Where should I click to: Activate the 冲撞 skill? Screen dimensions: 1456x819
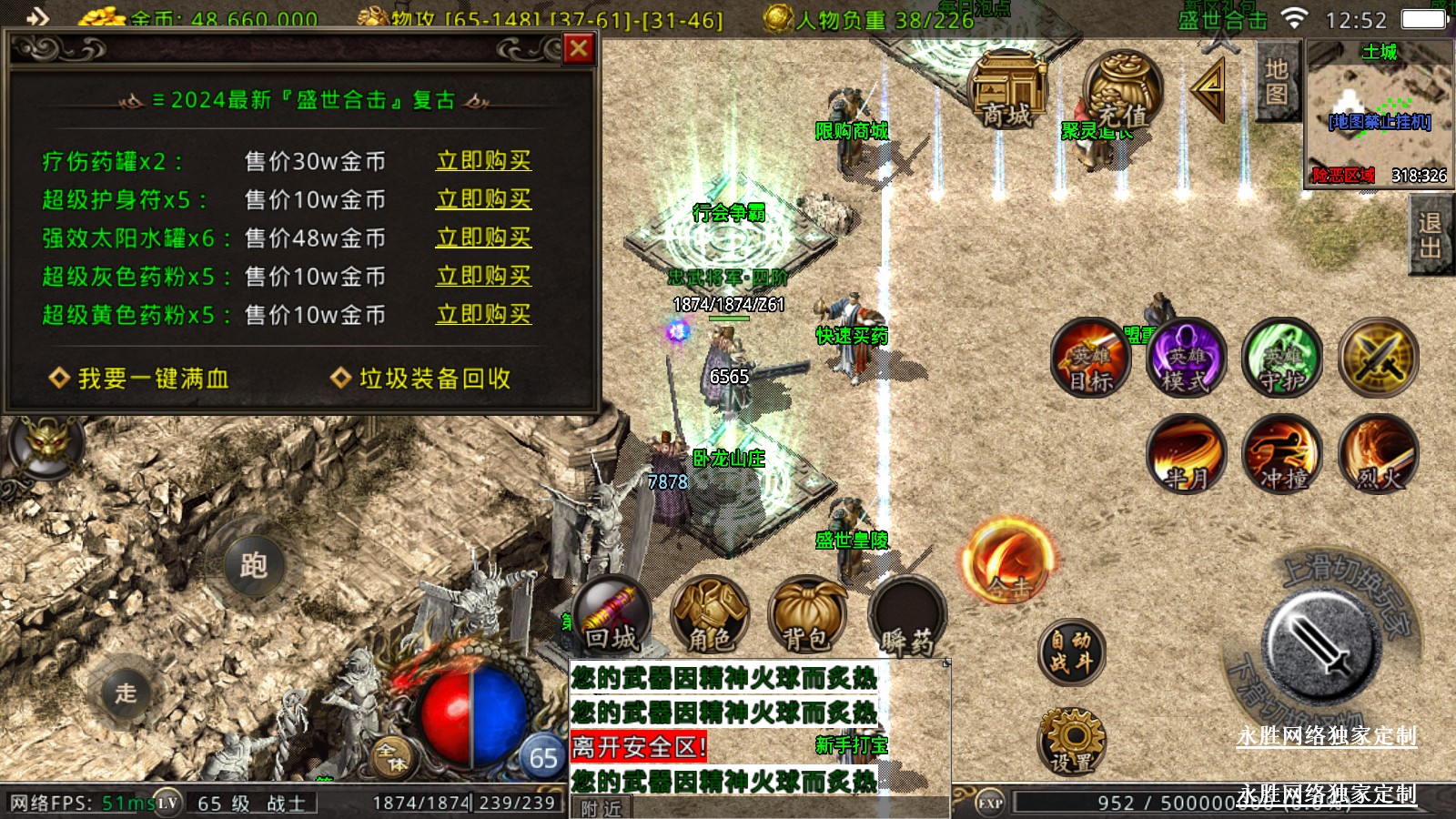coord(1282,453)
